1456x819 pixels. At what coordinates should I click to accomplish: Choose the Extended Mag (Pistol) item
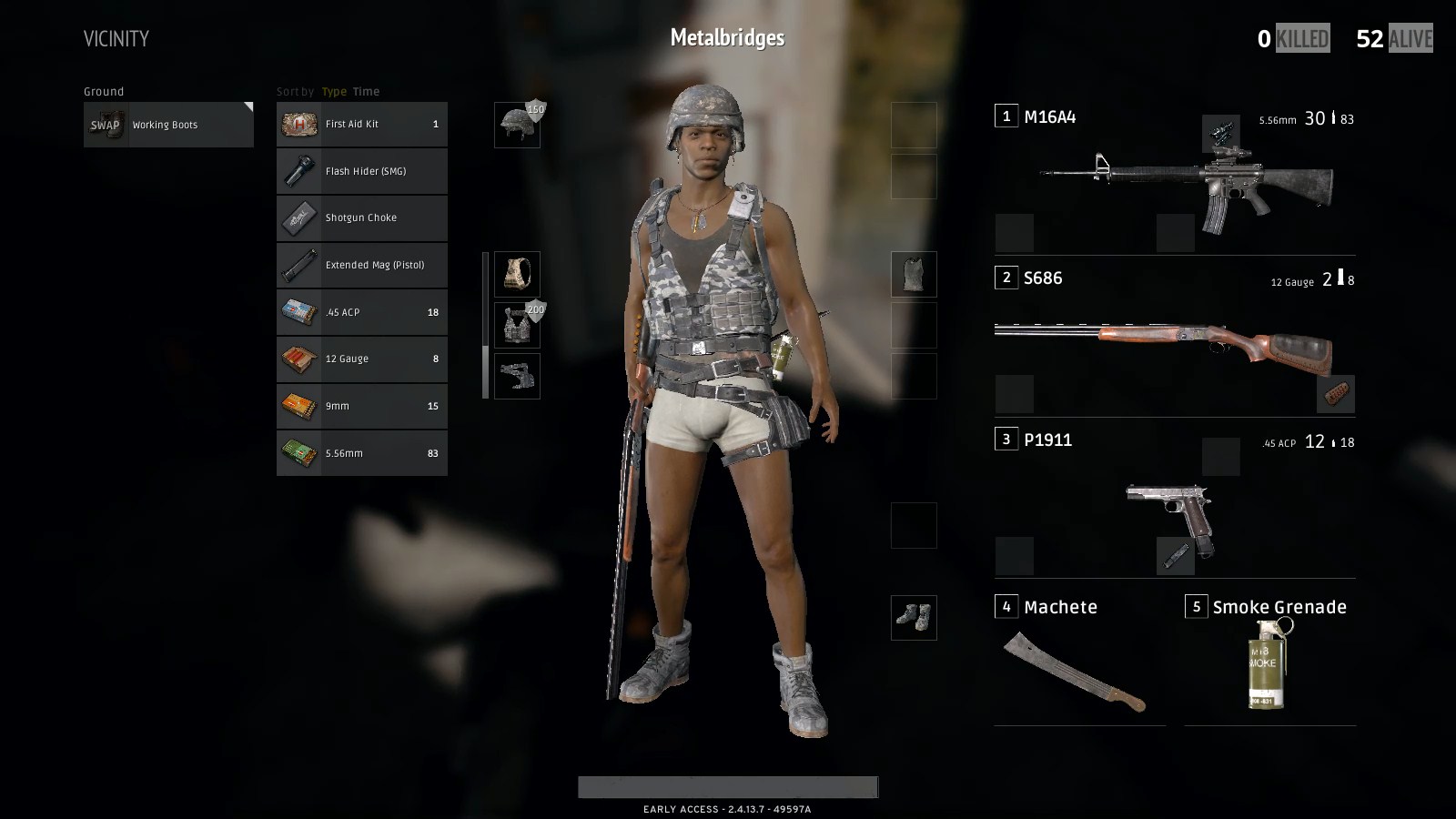361,265
